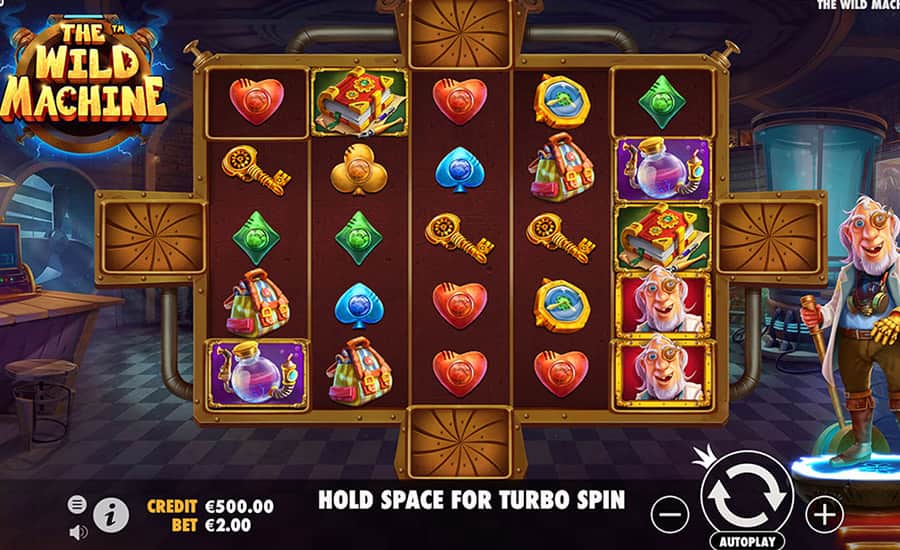Spin the reels with the circular arrows button
The height and width of the screenshot is (550, 900).
[x=747, y=494]
